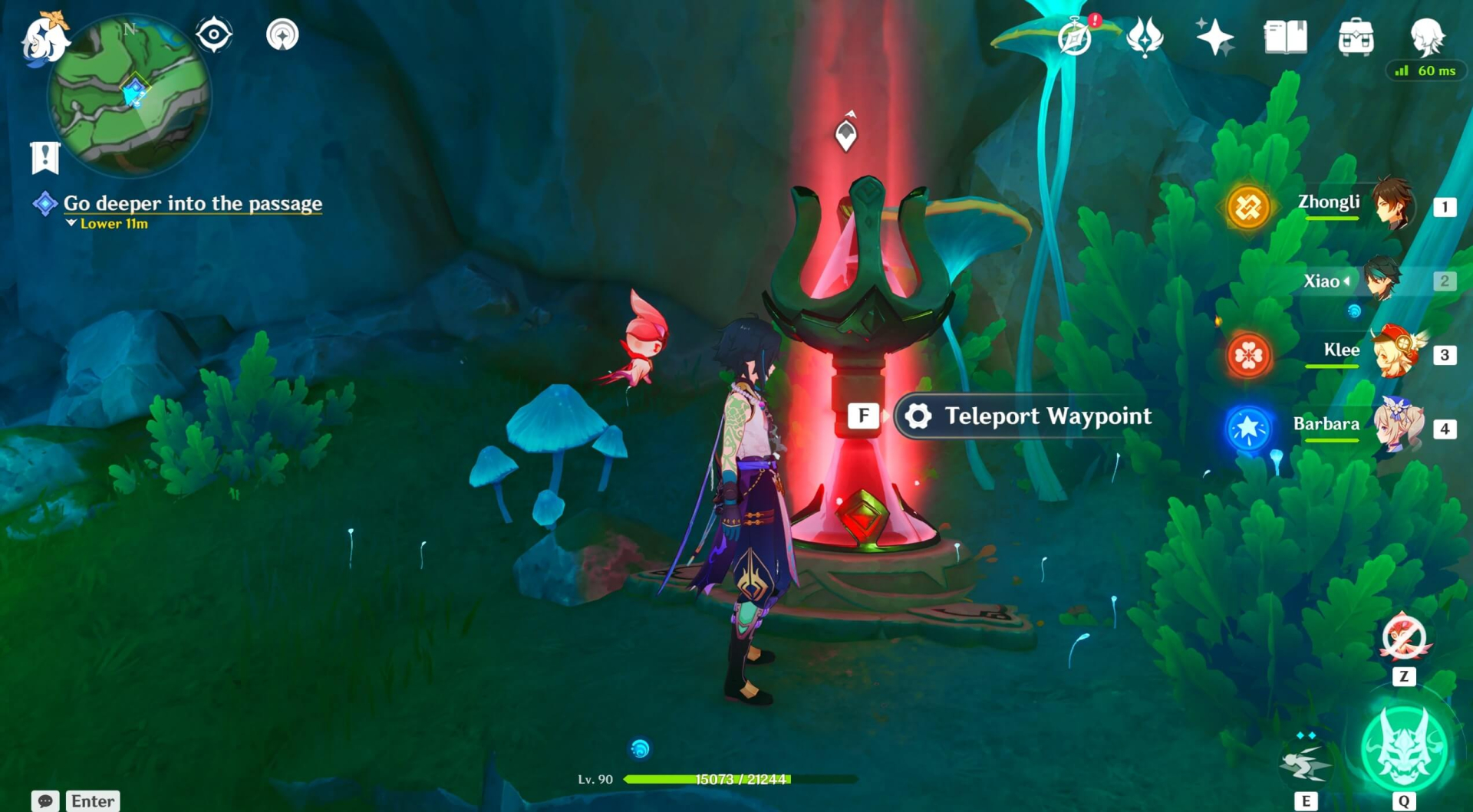Switch to Barbara in party slot 4
Viewport: 1473px width, 812px height.
coord(1402,428)
